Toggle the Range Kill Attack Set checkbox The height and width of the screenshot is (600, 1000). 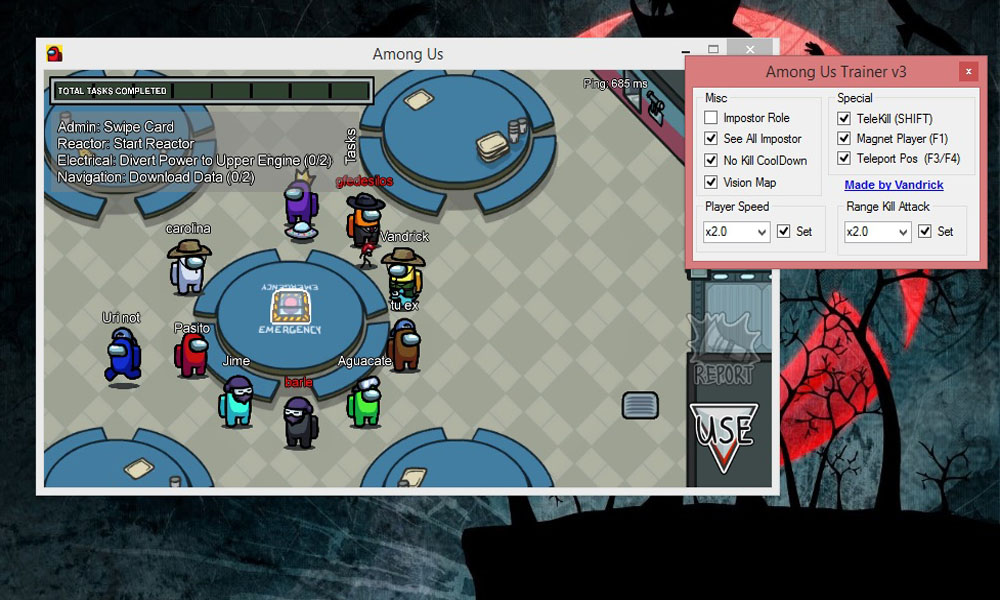point(925,232)
